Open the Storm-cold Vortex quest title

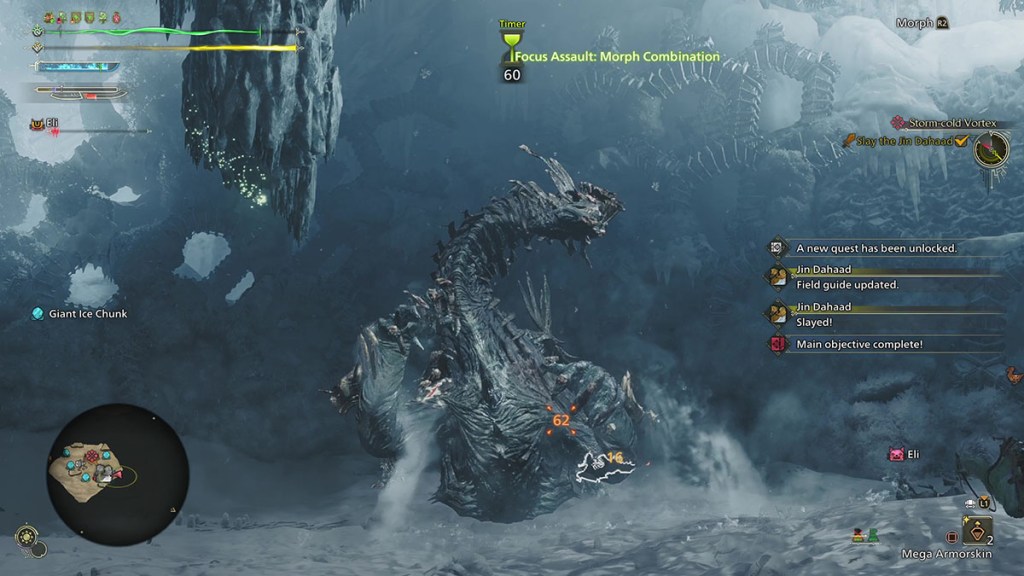pyautogui.click(x=953, y=123)
